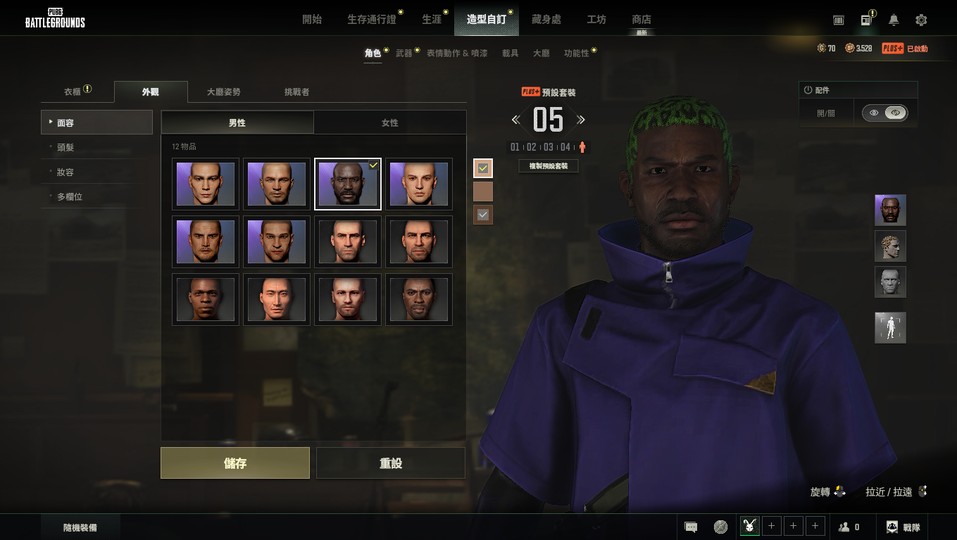Image resolution: width=957 pixels, height=540 pixels.
Task: Click the 隨機裝備 random equipment button
Action: pyautogui.click(x=79, y=527)
